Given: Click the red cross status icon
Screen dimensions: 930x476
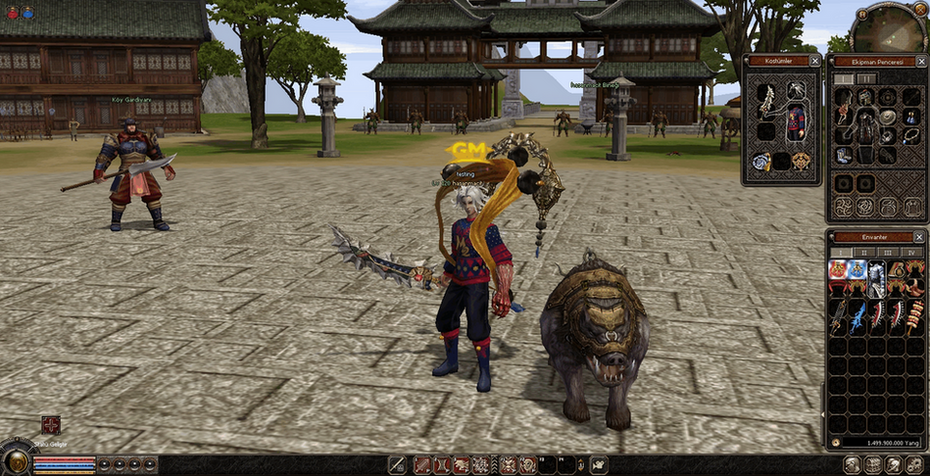Looking at the screenshot, I should coord(51,425).
